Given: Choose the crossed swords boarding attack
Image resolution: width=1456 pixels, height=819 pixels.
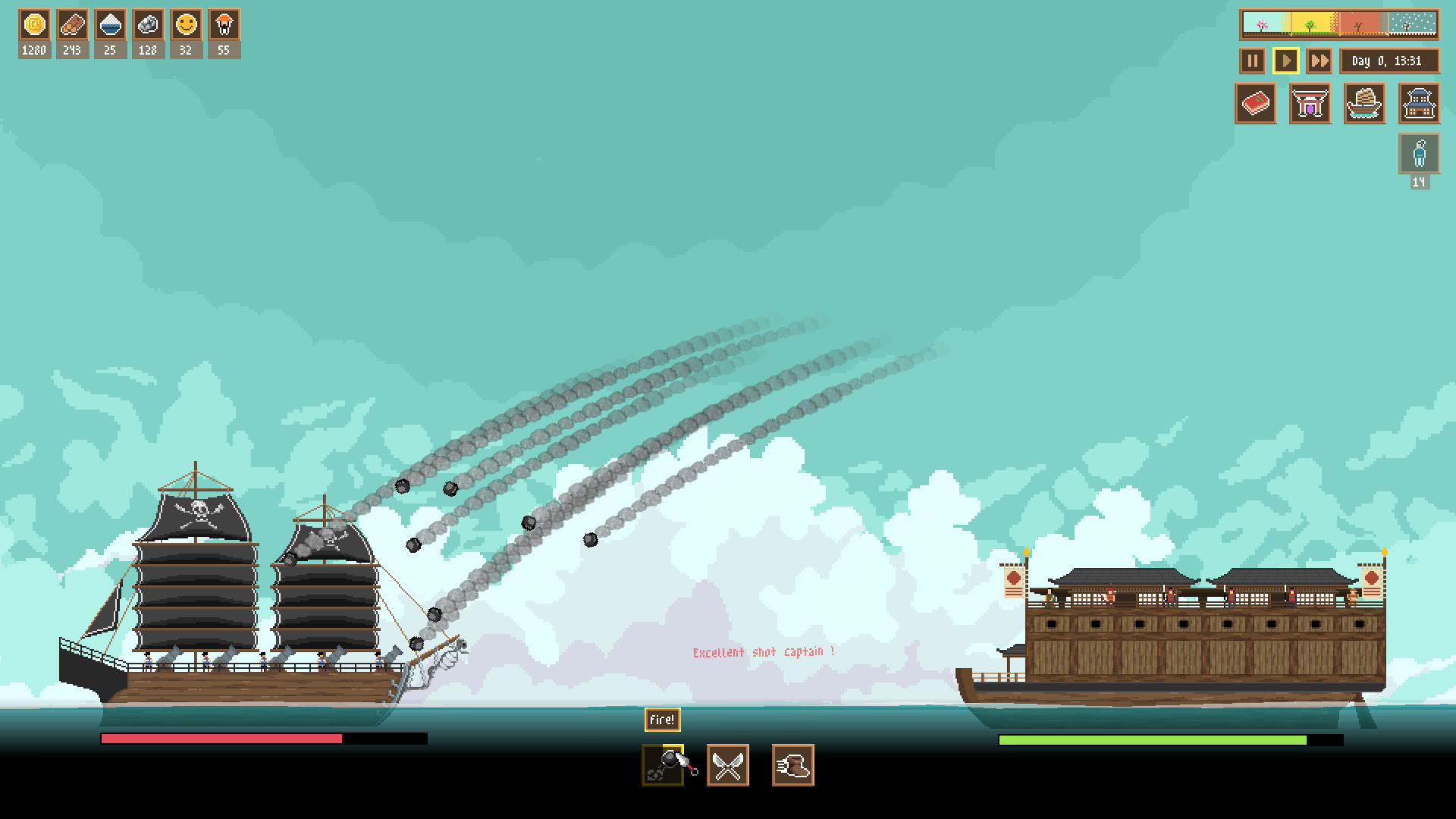Looking at the screenshot, I should [727, 765].
